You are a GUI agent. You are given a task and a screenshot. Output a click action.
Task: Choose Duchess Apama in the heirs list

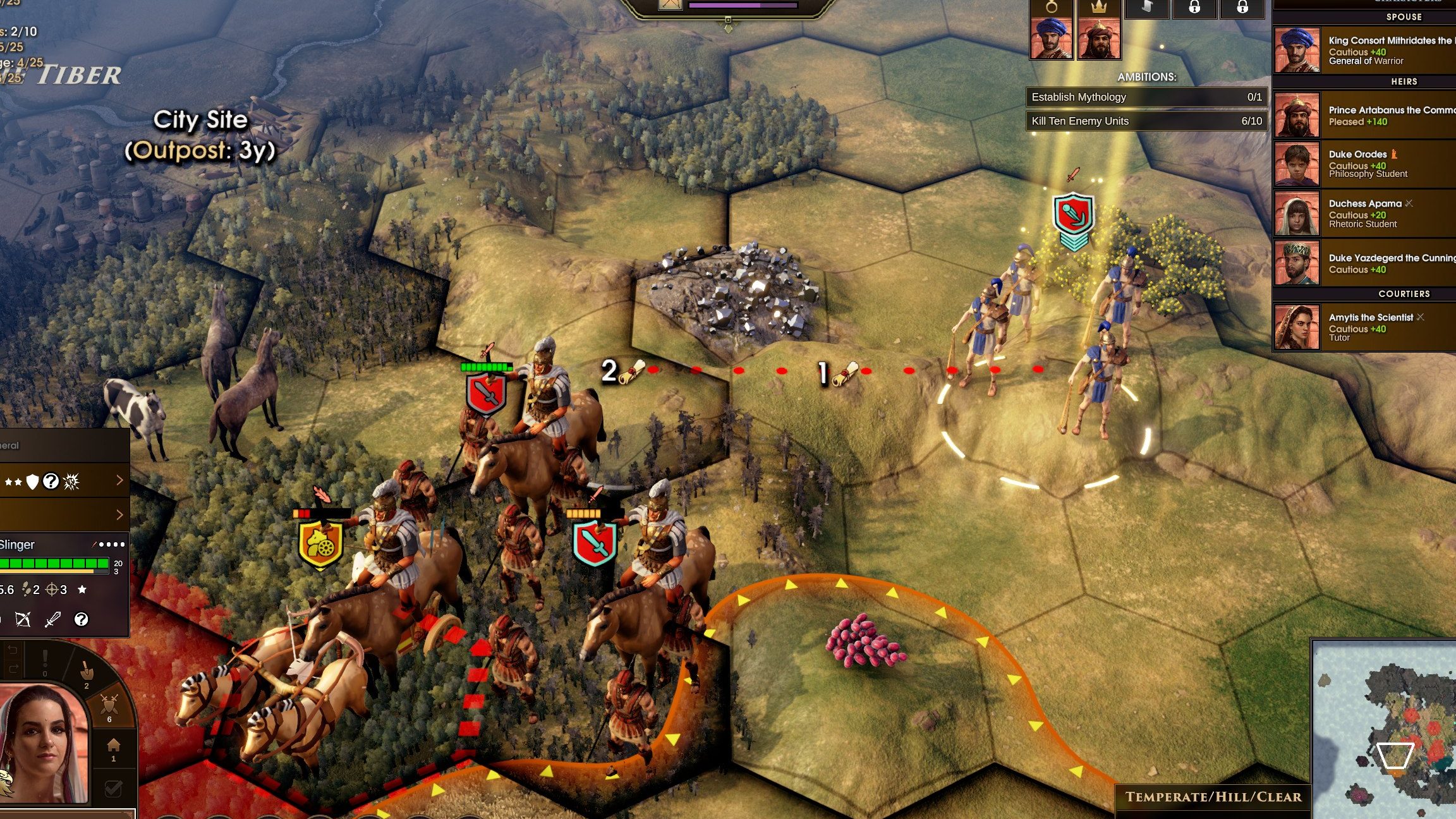coord(1365,213)
